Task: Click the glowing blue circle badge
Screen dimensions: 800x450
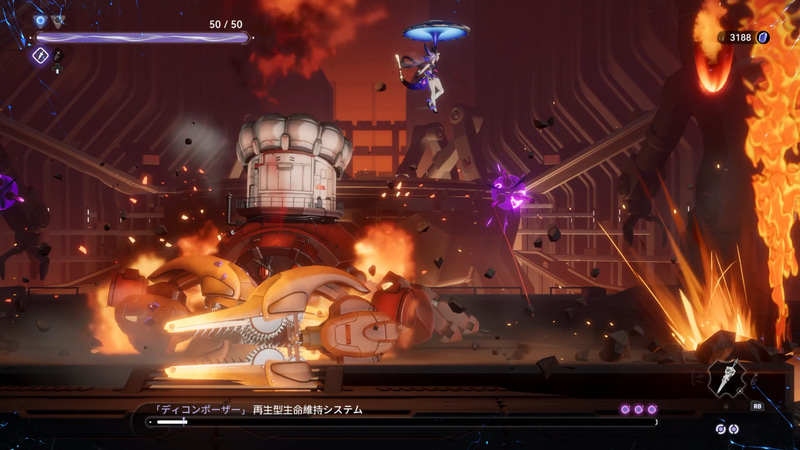Action: pyautogui.click(x=41, y=20)
